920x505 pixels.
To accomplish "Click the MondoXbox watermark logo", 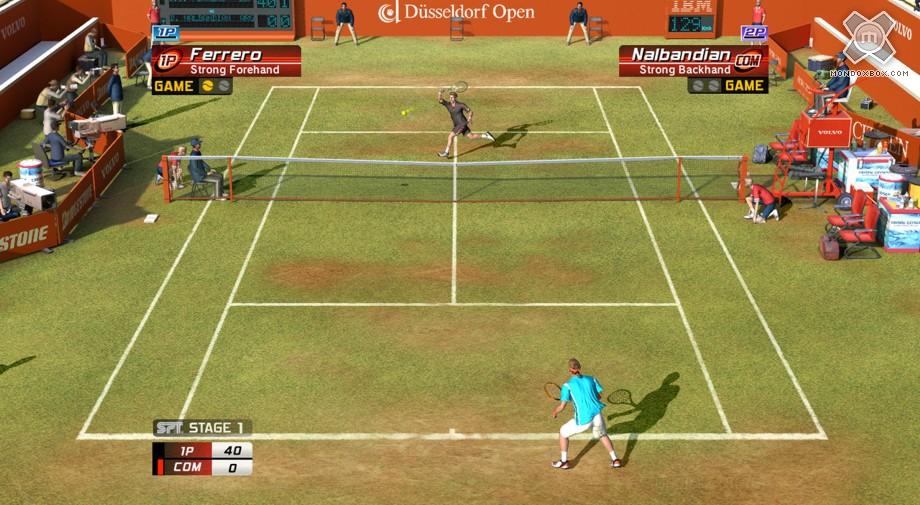I will tap(868, 40).
